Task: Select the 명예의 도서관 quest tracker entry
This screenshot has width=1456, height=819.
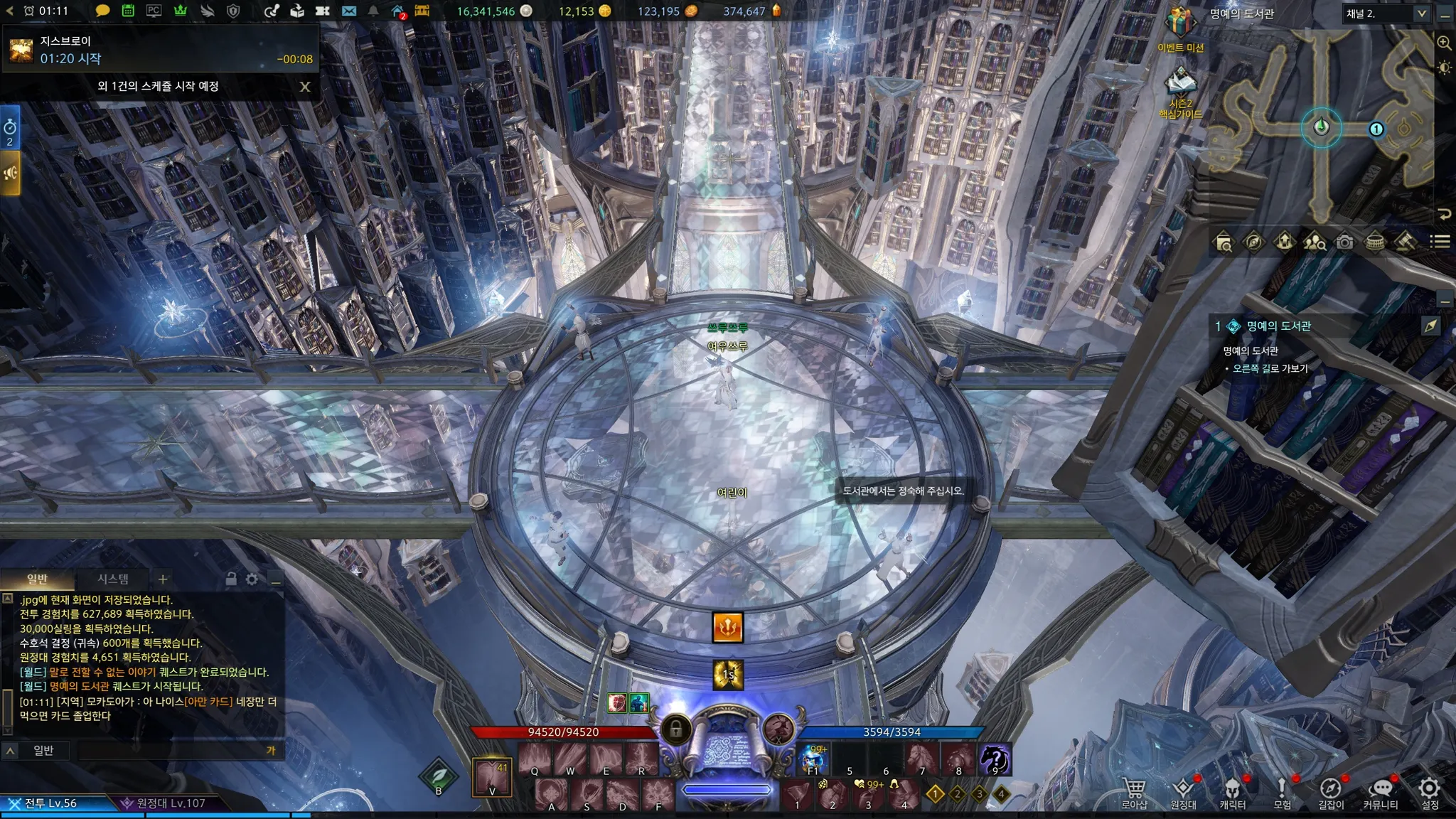Action: click(x=1278, y=326)
